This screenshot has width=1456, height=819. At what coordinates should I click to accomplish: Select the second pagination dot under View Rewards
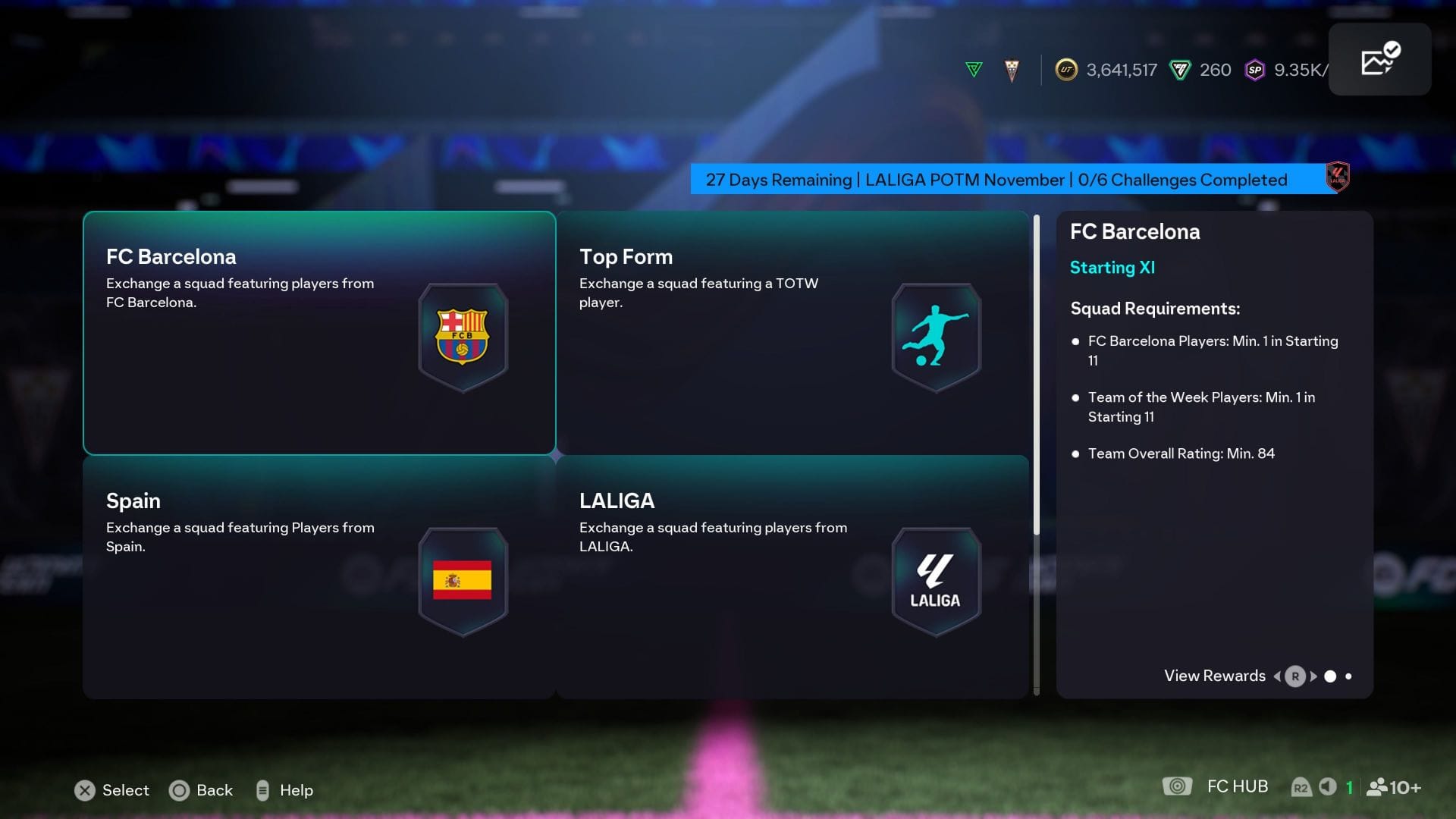[x=1349, y=676]
